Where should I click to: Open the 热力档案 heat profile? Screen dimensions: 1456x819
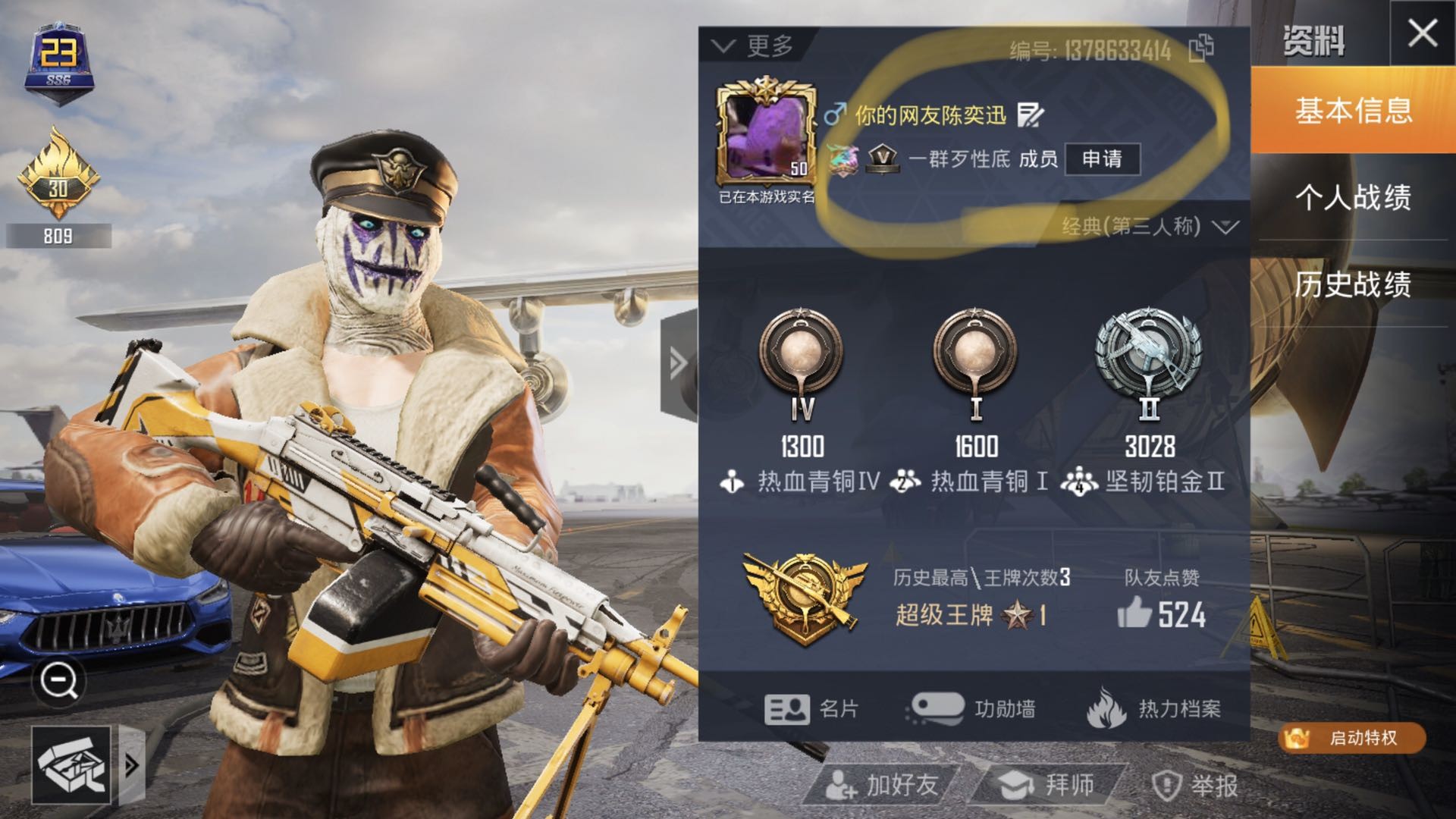pos(1154,709)
